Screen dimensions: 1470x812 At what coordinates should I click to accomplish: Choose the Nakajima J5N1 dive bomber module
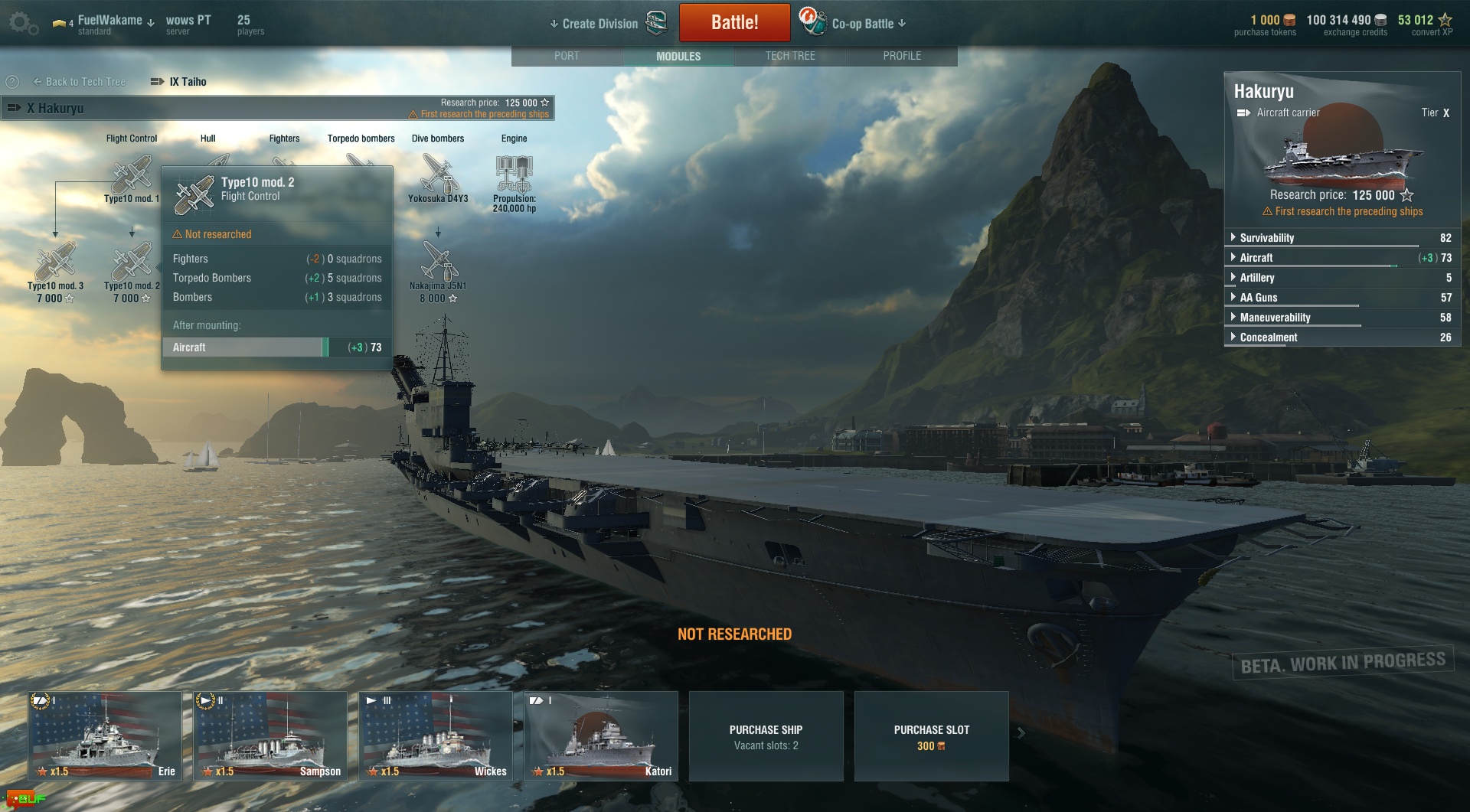[x=438, y=263]
